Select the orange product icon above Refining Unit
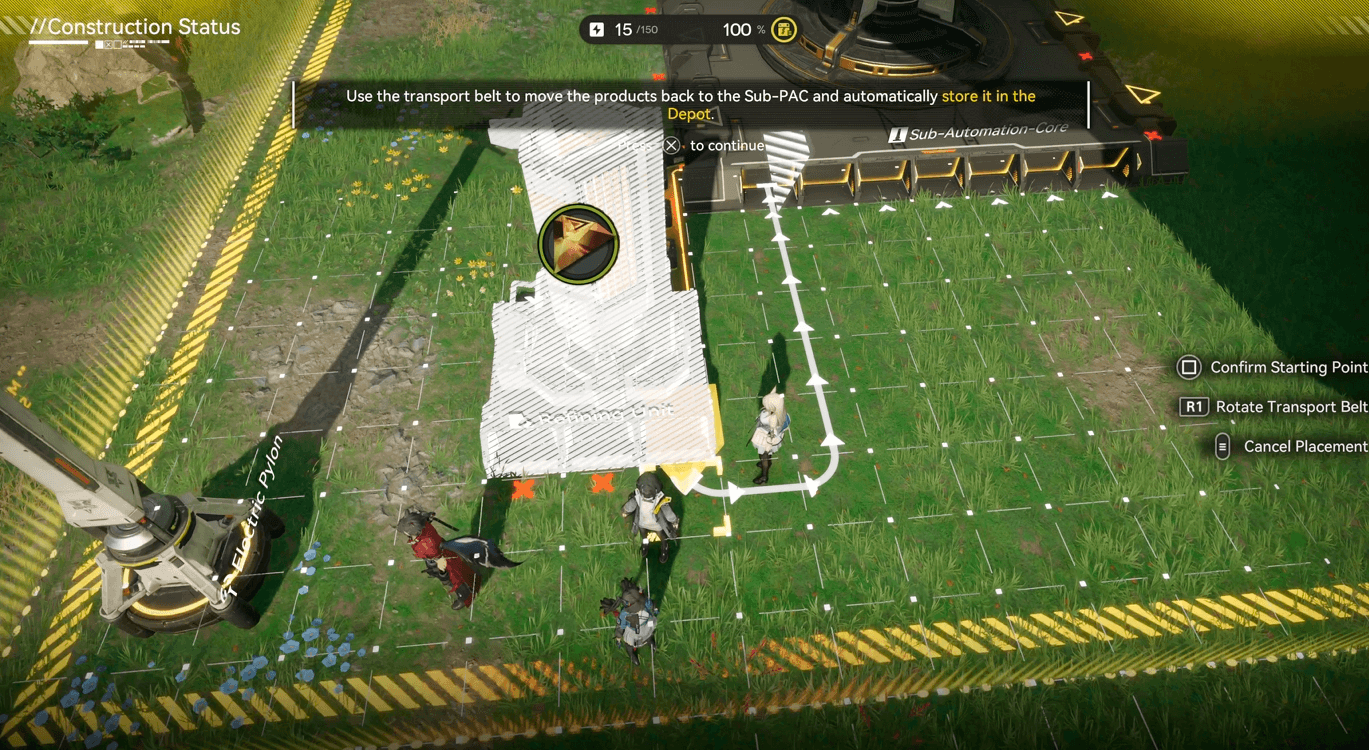Screen dimensions: 1369x750 pyautogui.click(x=578, y=242)
